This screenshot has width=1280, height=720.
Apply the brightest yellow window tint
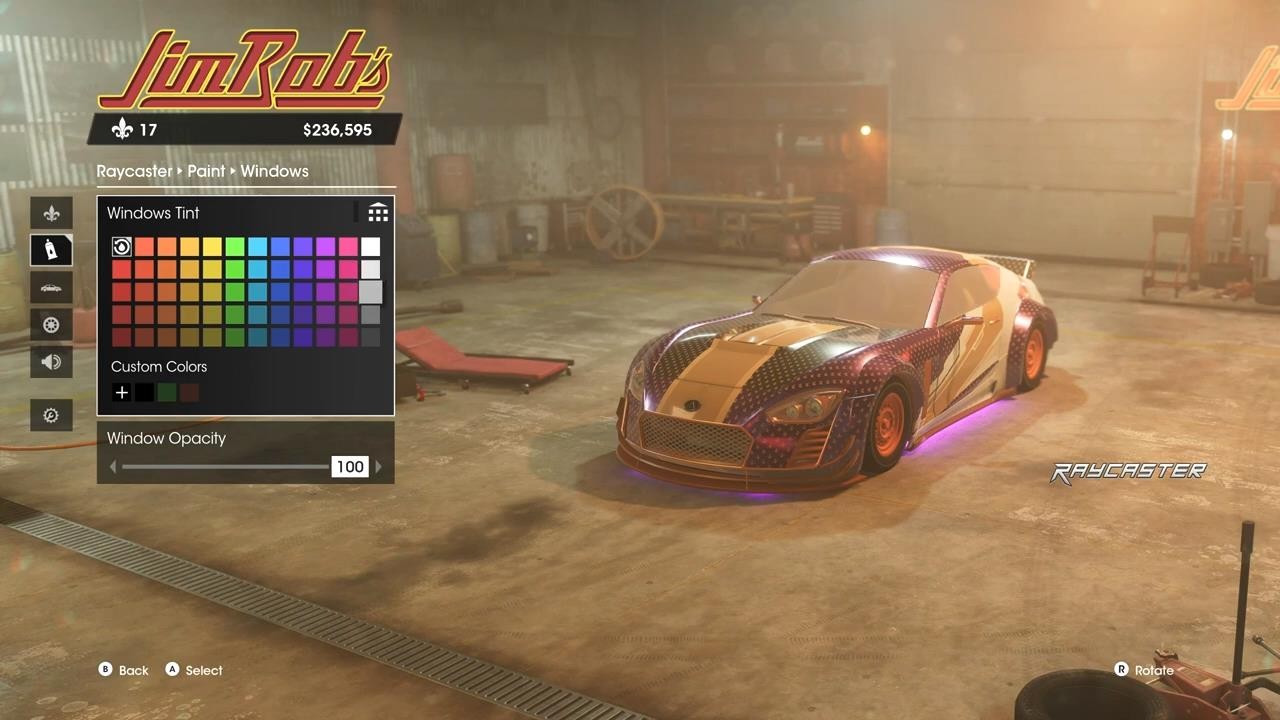(x=212, y=247)
